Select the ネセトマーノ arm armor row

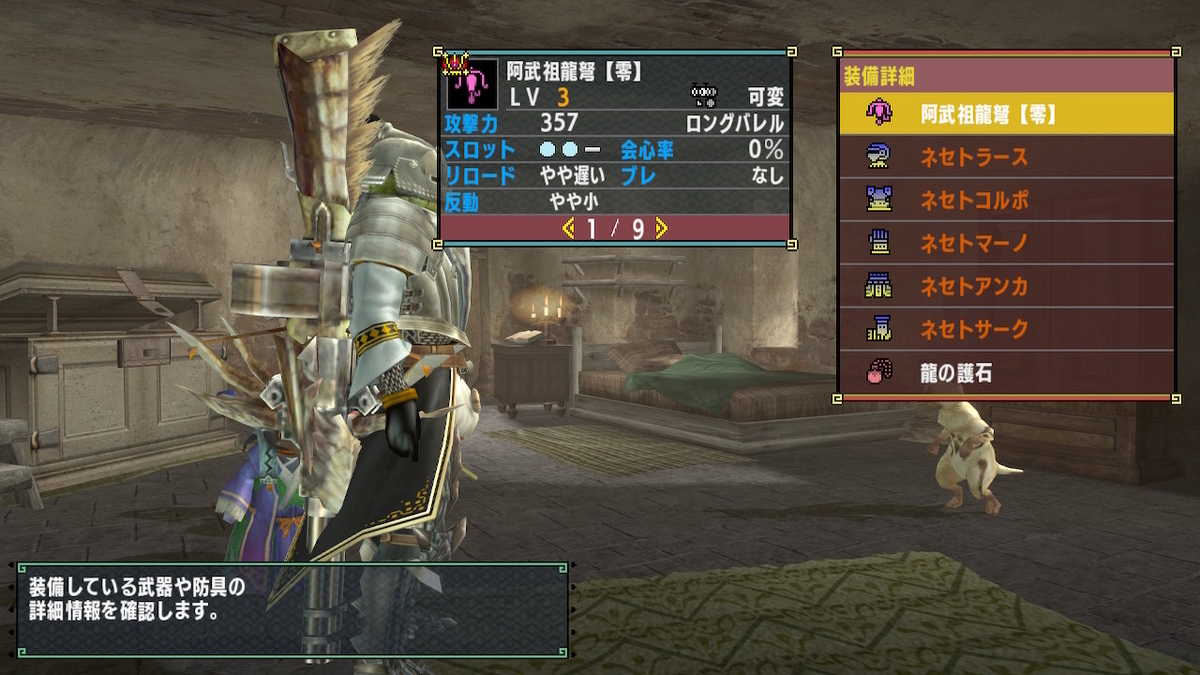(1005, 243)
